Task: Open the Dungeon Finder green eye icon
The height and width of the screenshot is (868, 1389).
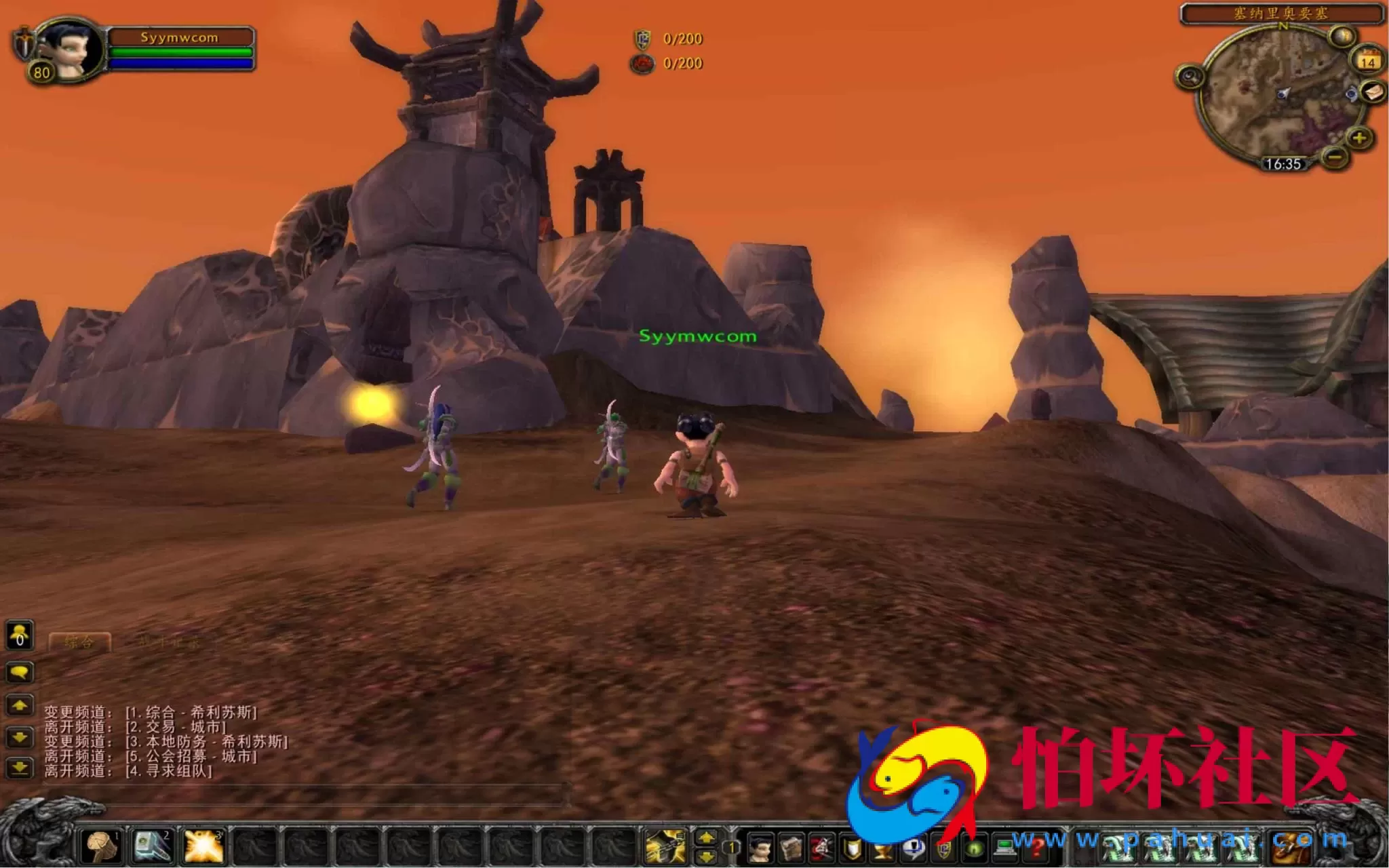Action: point(975,849)
